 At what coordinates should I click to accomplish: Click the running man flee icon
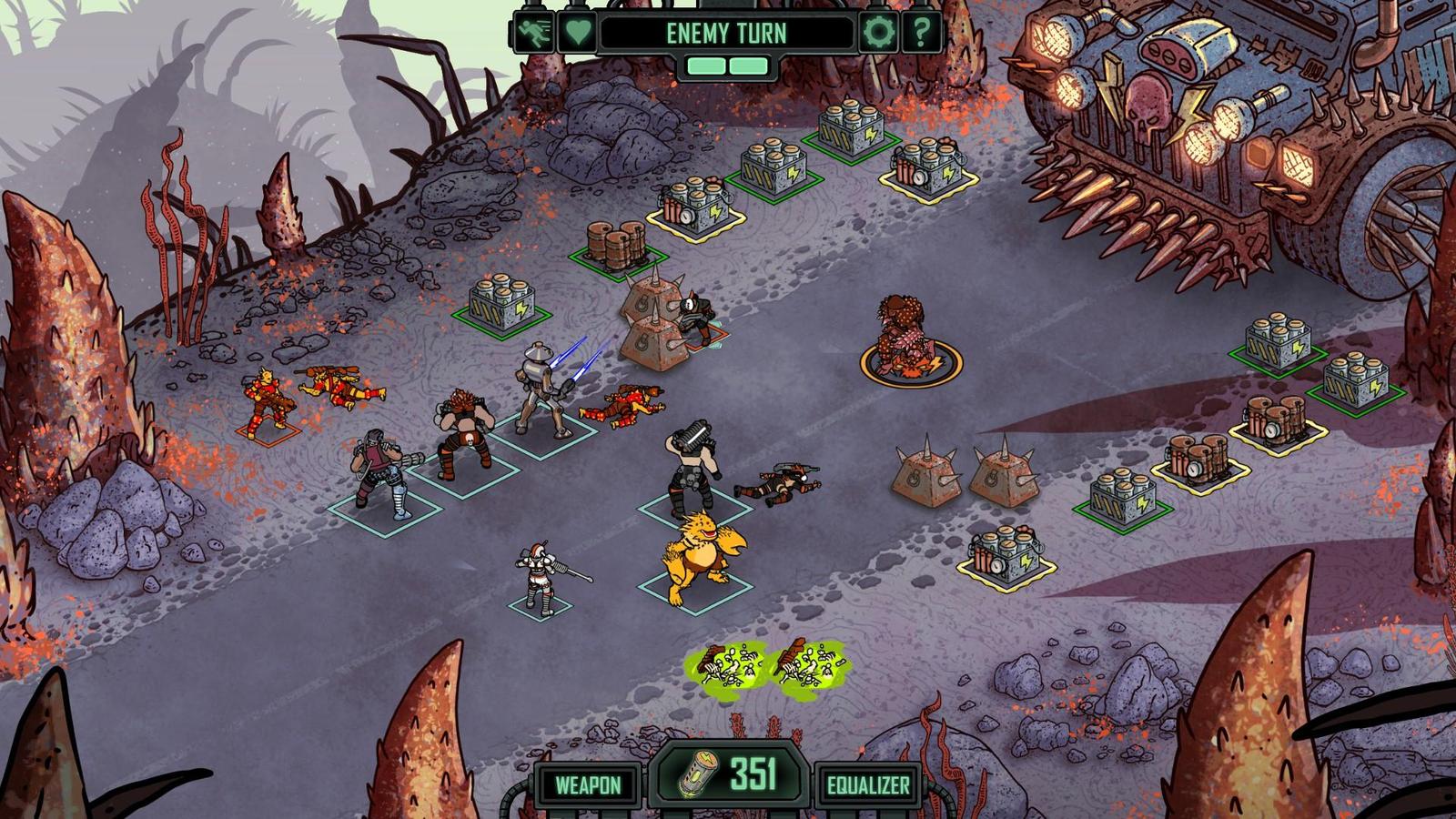(531, 34)
